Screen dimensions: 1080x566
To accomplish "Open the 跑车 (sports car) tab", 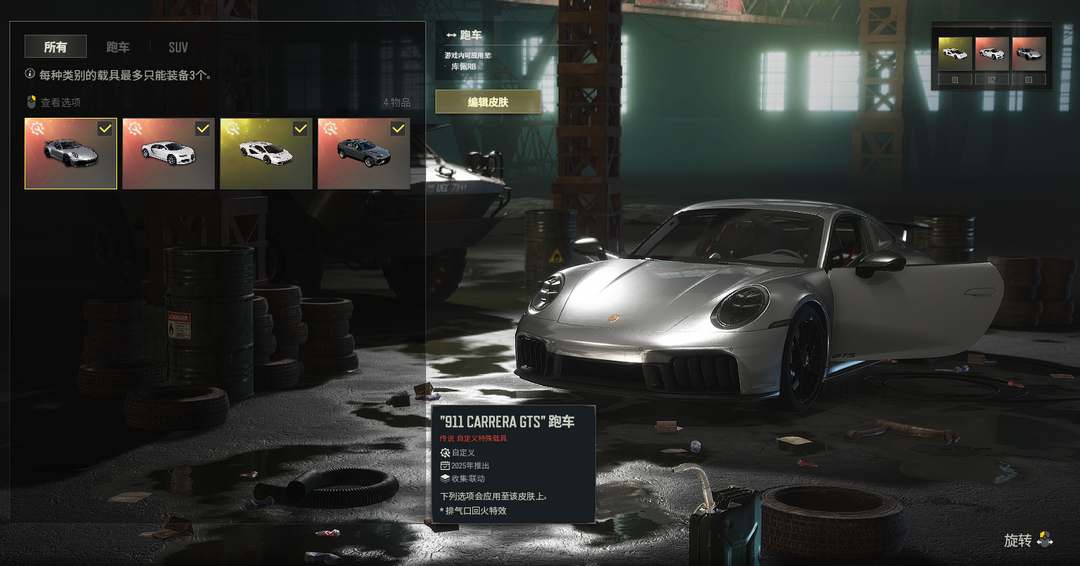I will (x=118, y=47).
